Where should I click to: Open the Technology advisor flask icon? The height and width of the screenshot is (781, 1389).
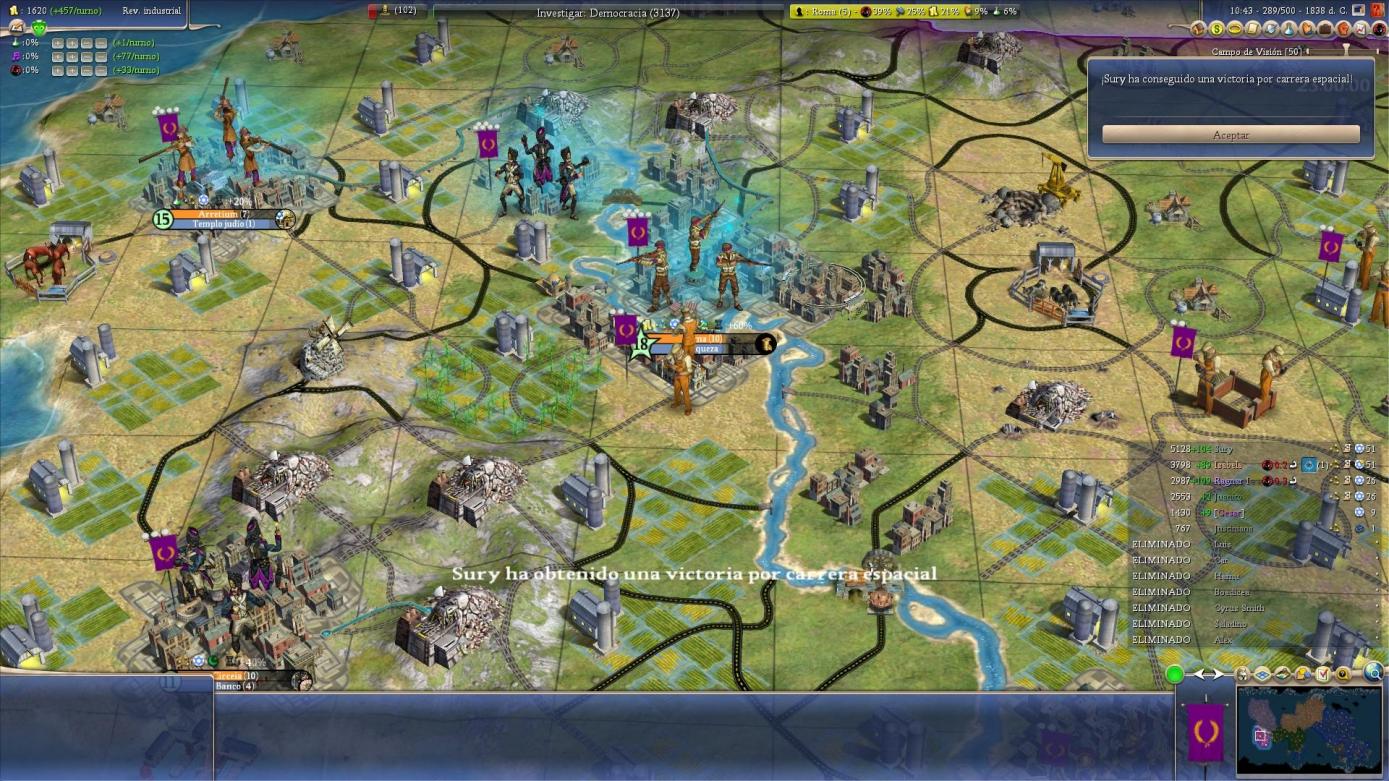pyautogui.click(x=1290, y=31)
